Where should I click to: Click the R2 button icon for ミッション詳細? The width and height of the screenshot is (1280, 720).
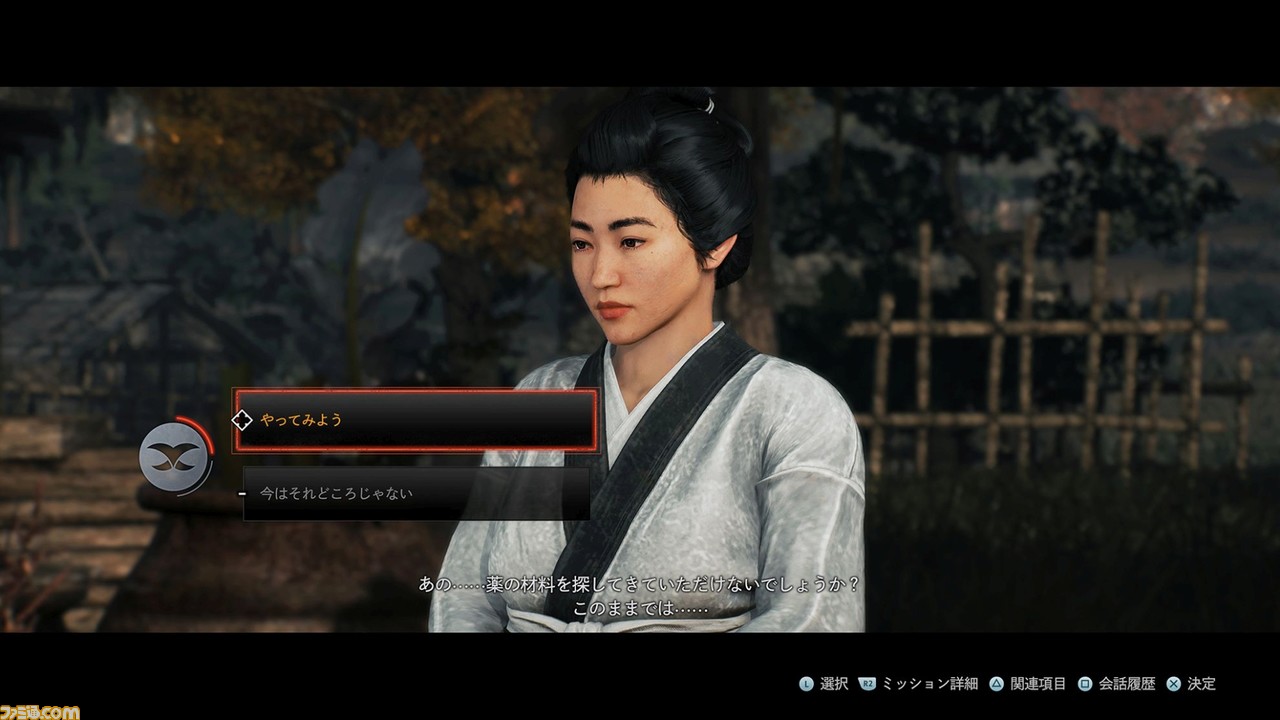click(x=867, y=683)
